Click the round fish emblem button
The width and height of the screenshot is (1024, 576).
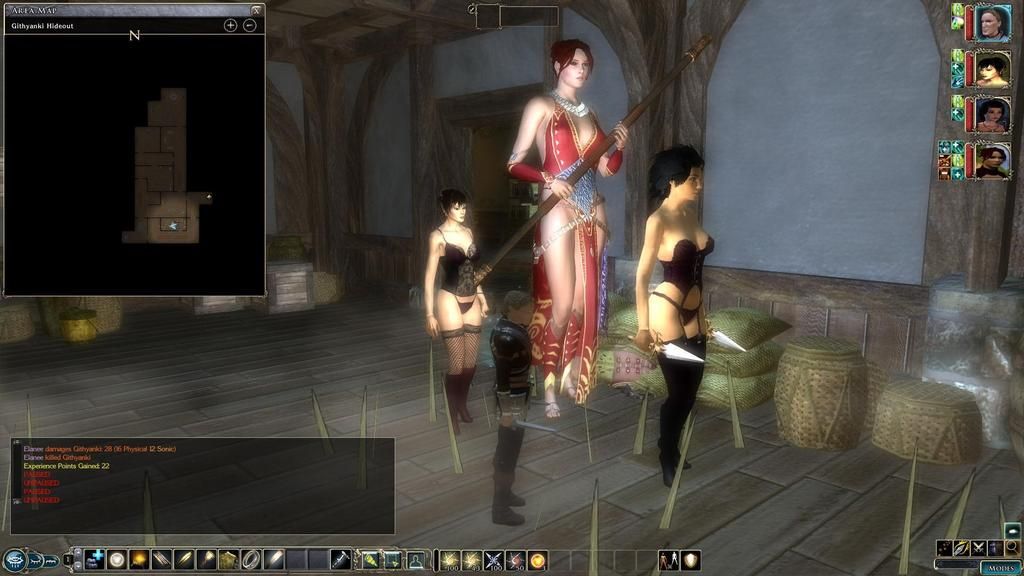click(14, 560)
